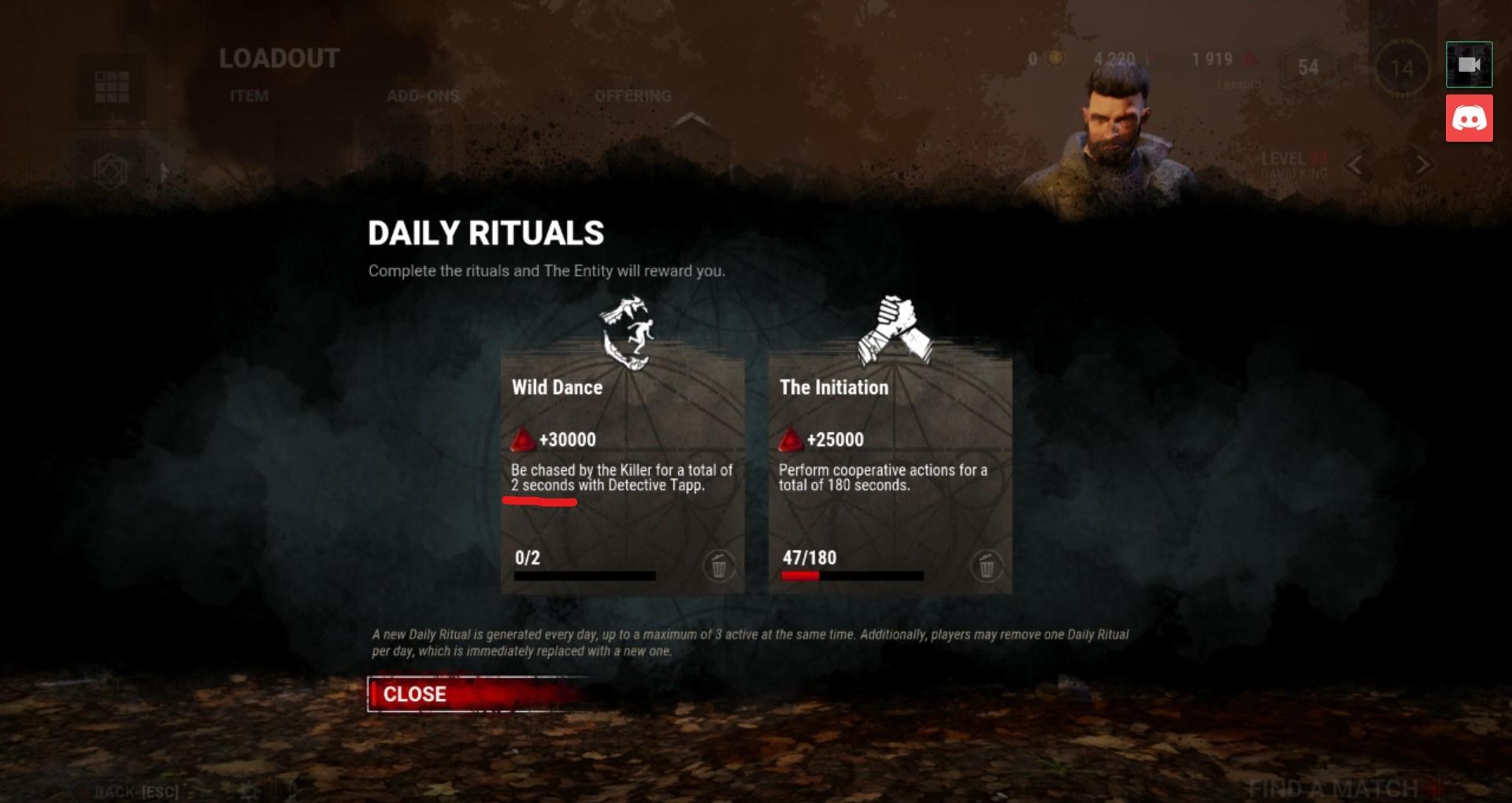This screenshot has width=1512, height=803.
Task: Open Discord via the red overlay icon
Action: pos(1469,119)
